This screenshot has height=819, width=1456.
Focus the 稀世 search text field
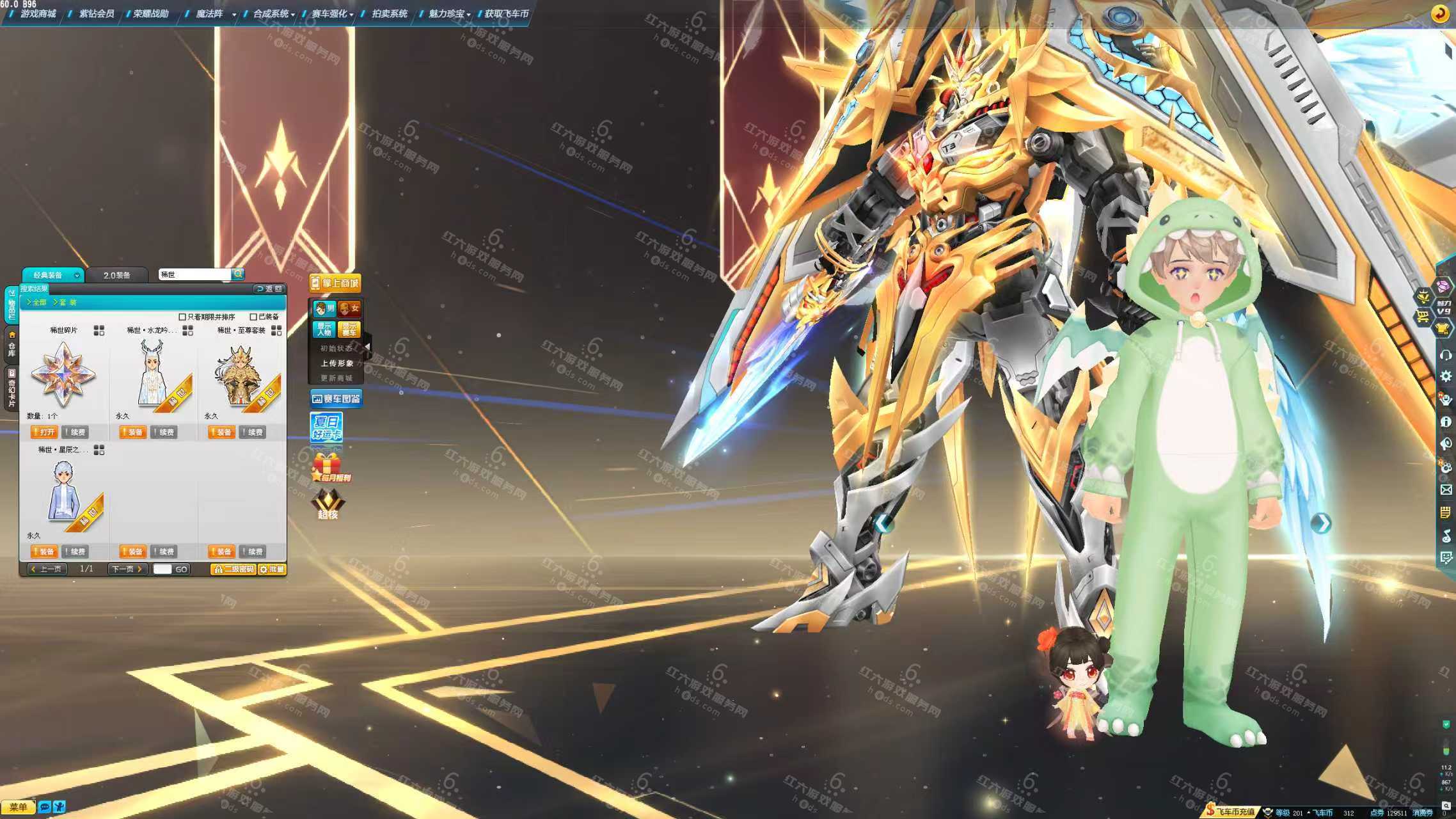point(194,274)
